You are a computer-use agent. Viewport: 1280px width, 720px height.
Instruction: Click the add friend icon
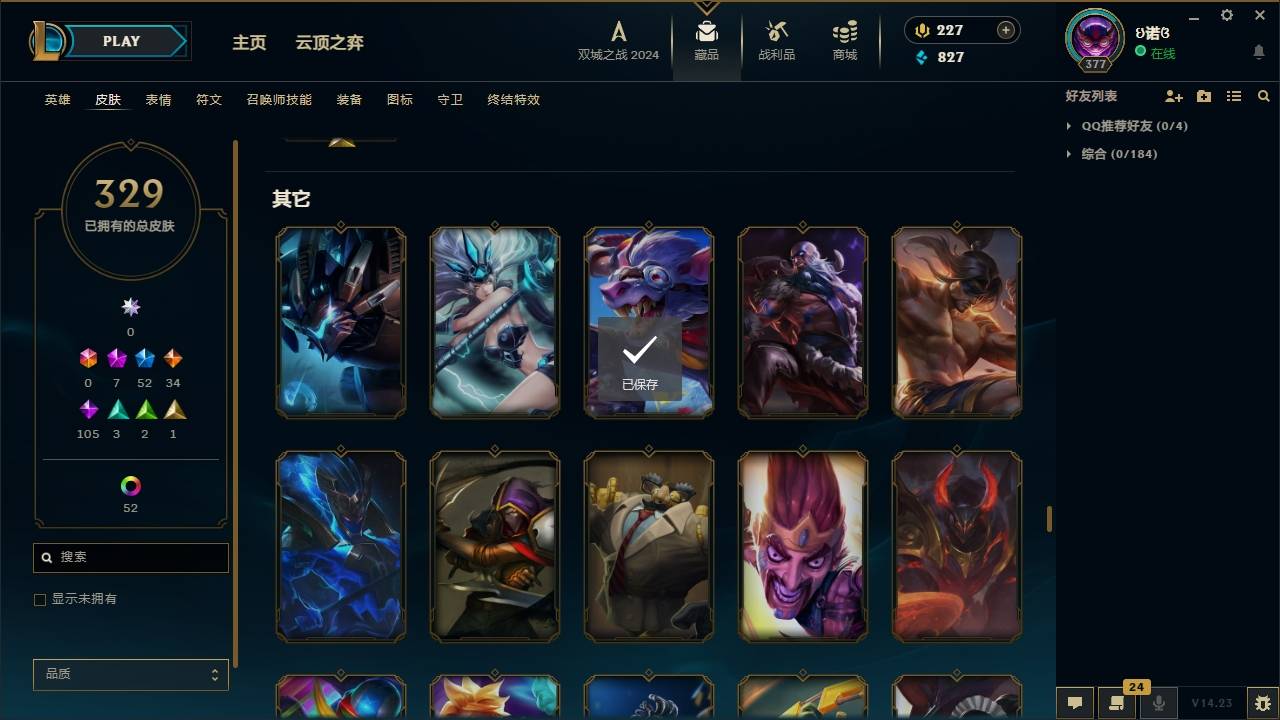pos(1173,97)
